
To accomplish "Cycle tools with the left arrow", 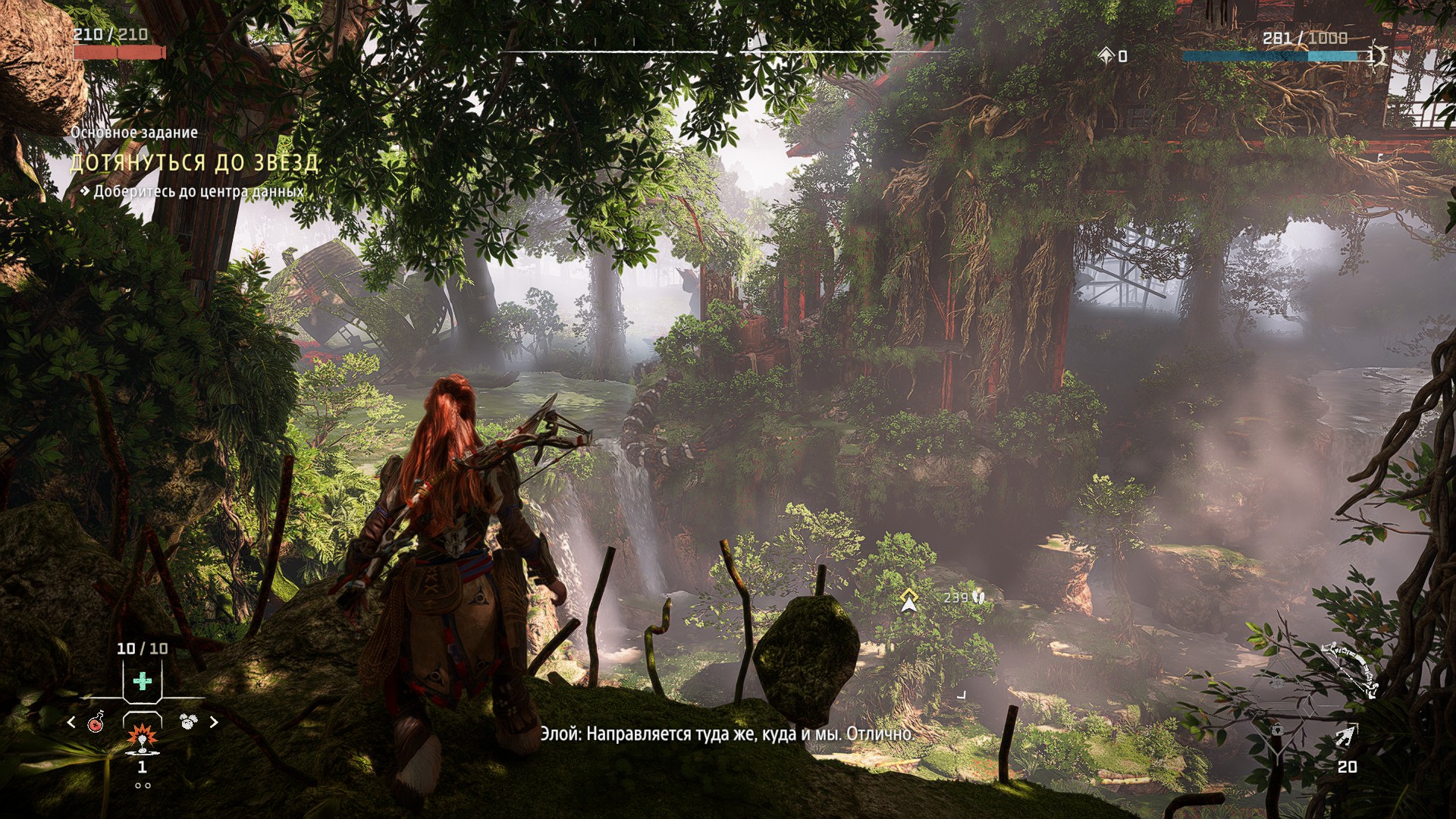I will point(72,722).
